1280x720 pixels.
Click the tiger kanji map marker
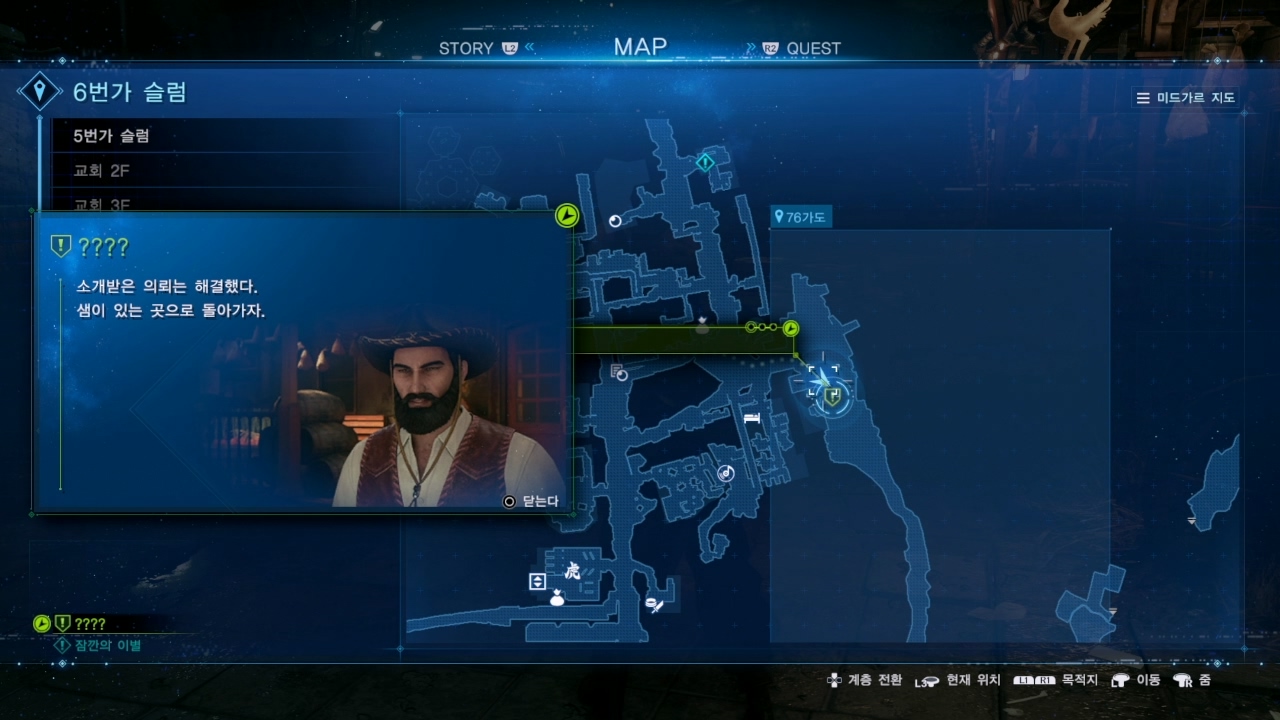coord(573,572)
